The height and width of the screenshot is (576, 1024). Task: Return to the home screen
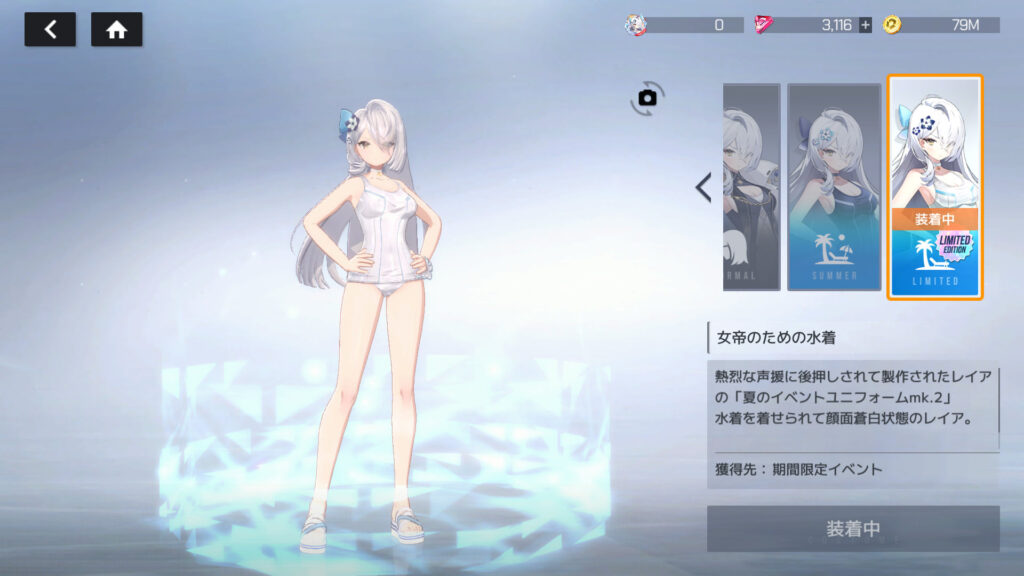click(116, 30)
